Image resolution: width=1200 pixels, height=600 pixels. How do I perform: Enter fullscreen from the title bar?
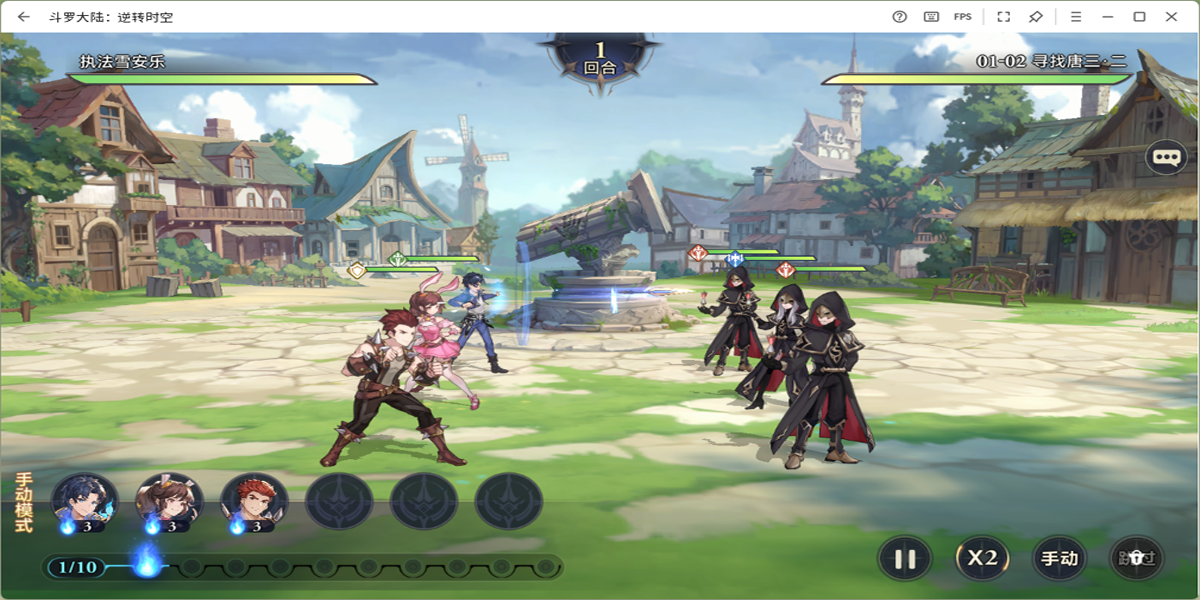point(1003,17)
